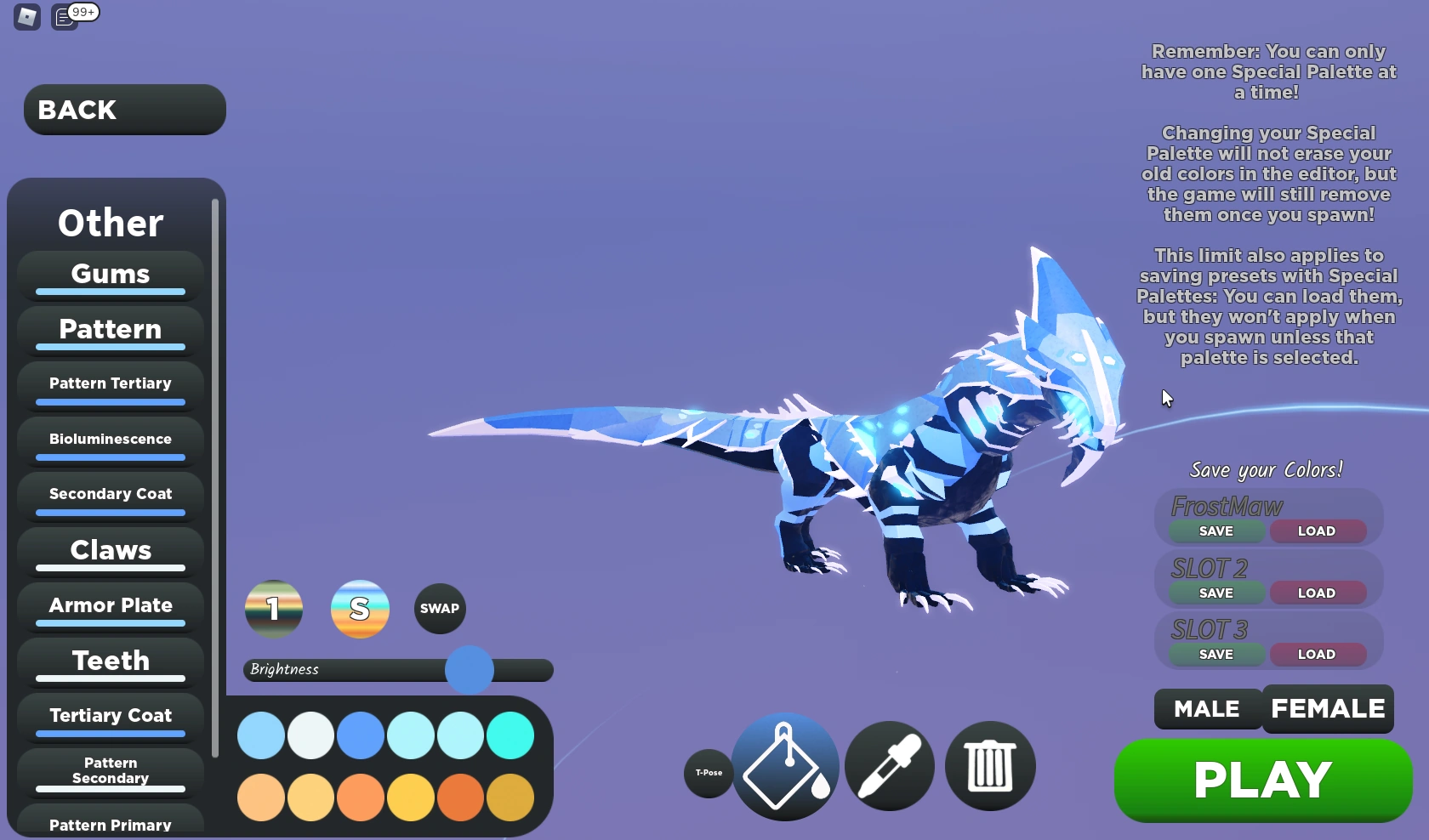This screenshot has height=840, width=1429.
Task: Click the trash can to clear colors
Action: [x=989, y=765]
